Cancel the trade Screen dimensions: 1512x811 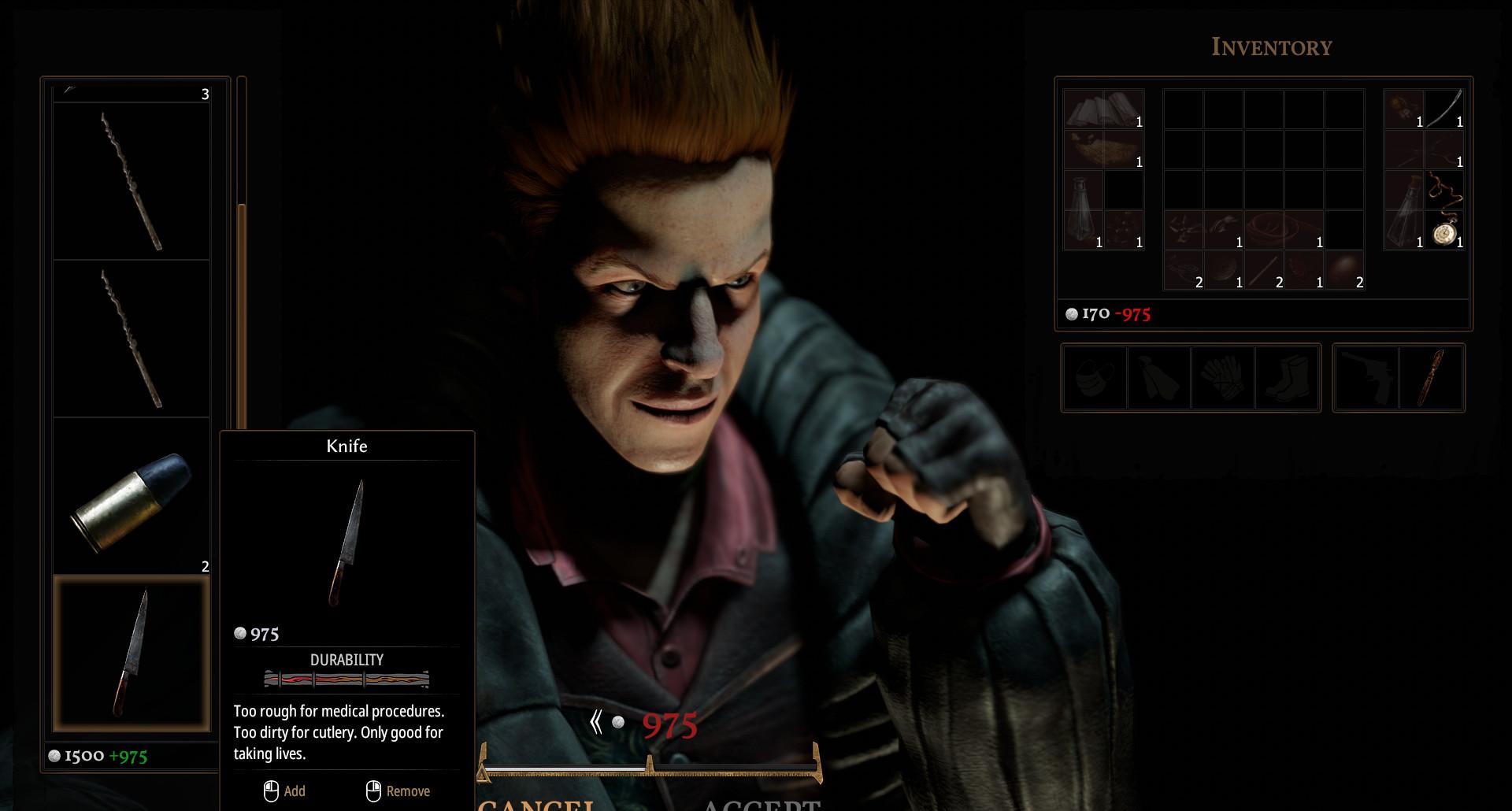click(537, 803)
